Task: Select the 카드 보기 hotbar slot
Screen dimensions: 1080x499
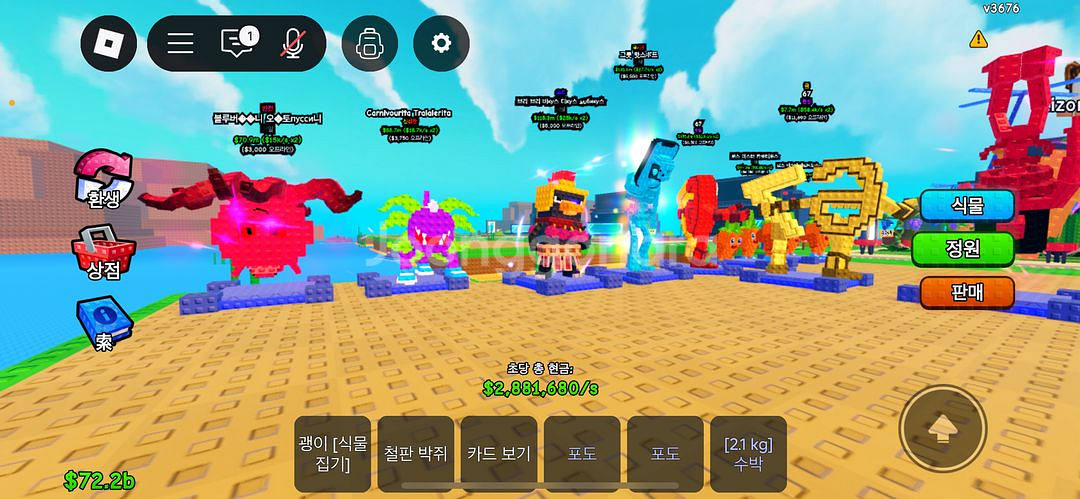Action: (x=498, y=453)
